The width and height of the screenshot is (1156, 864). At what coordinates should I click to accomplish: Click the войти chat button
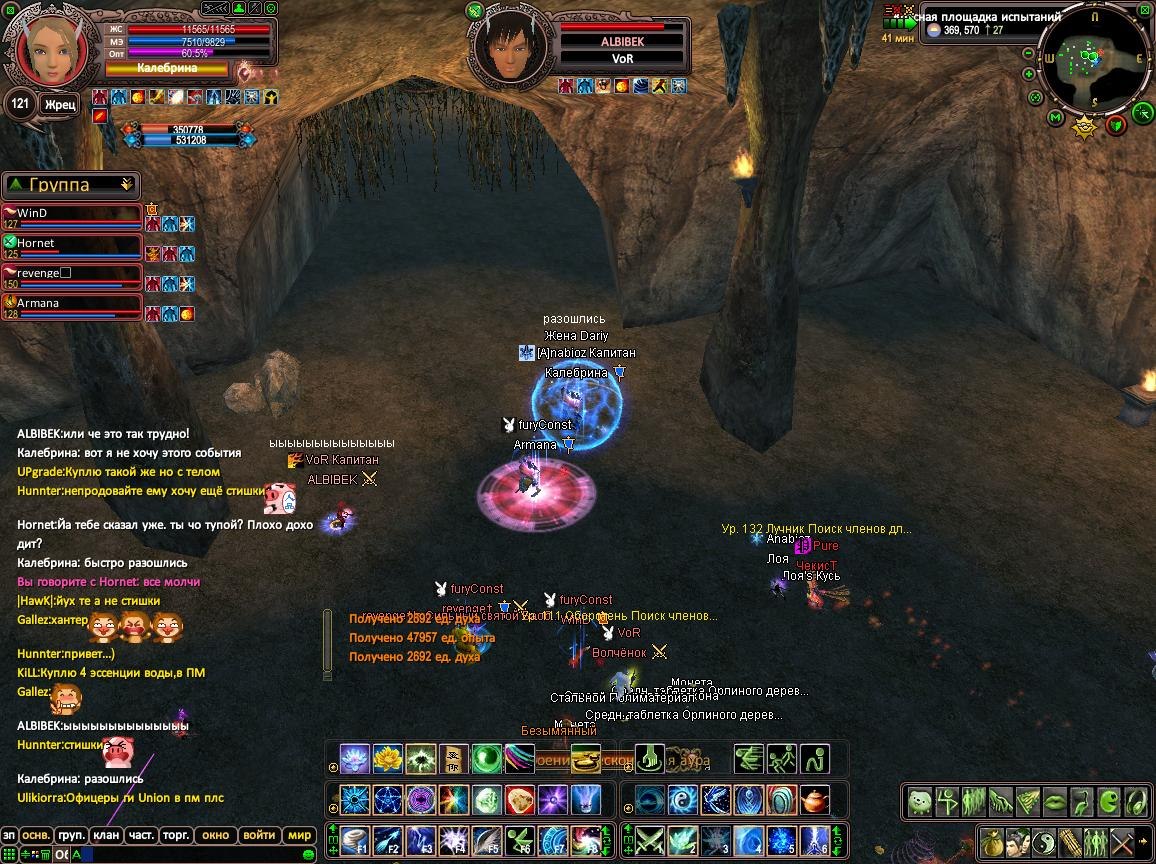click(x=259, y=835)
